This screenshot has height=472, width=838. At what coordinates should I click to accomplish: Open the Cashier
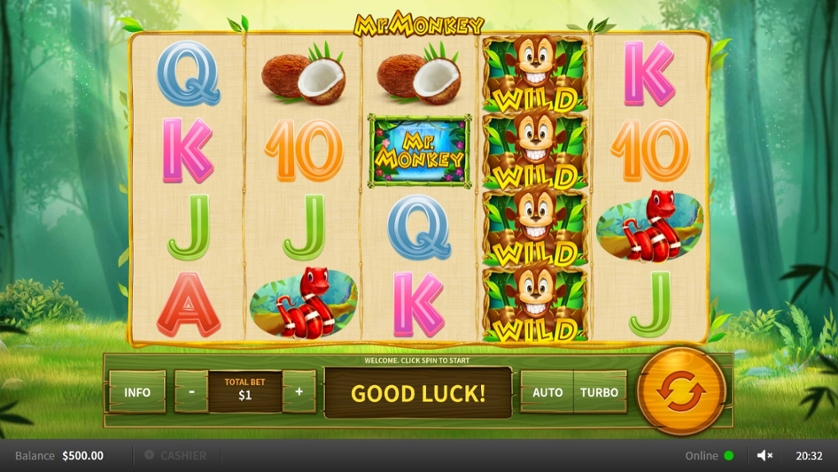(x=176, y=455)
